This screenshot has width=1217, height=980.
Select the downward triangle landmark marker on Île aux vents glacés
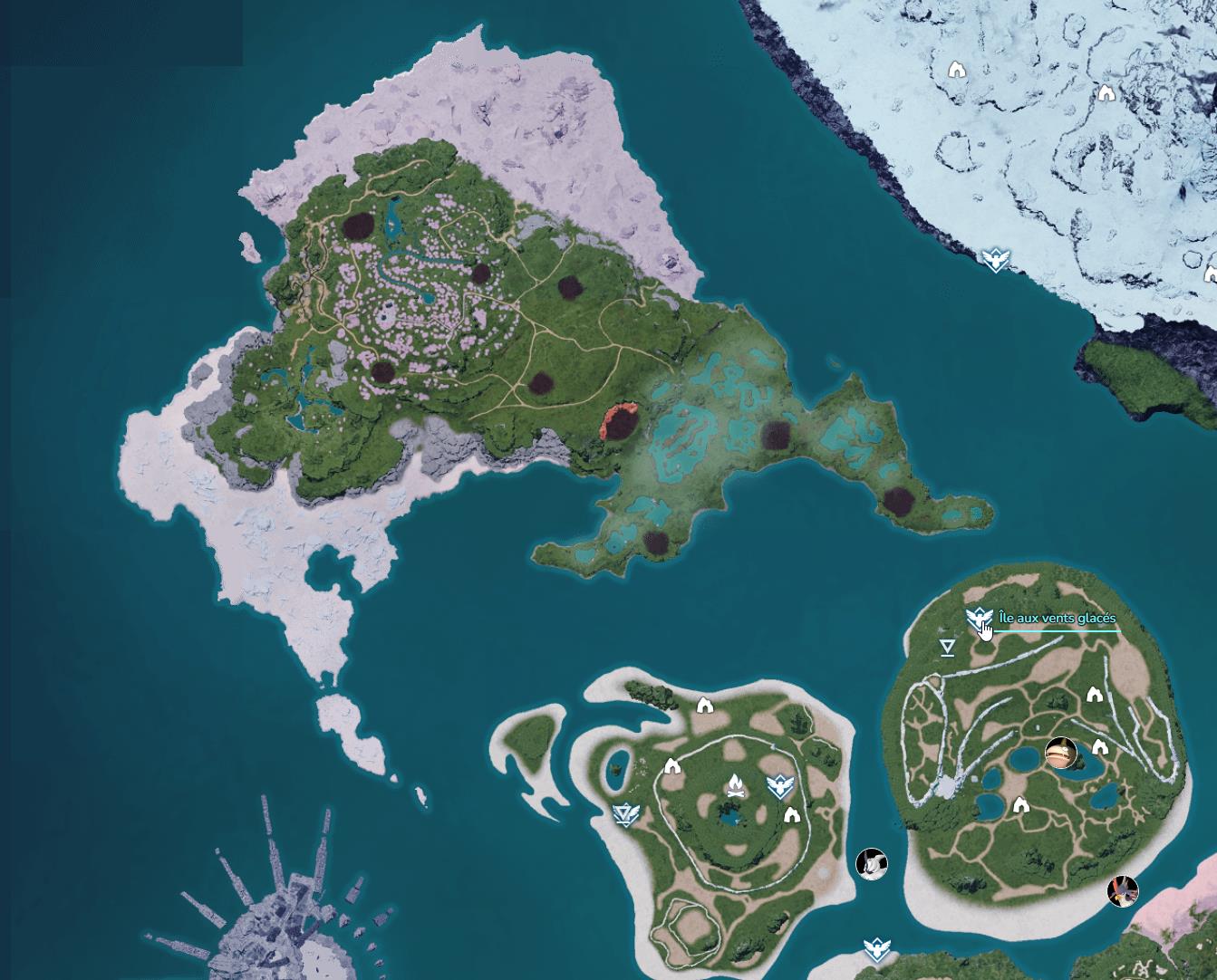[x=947, y=646]
